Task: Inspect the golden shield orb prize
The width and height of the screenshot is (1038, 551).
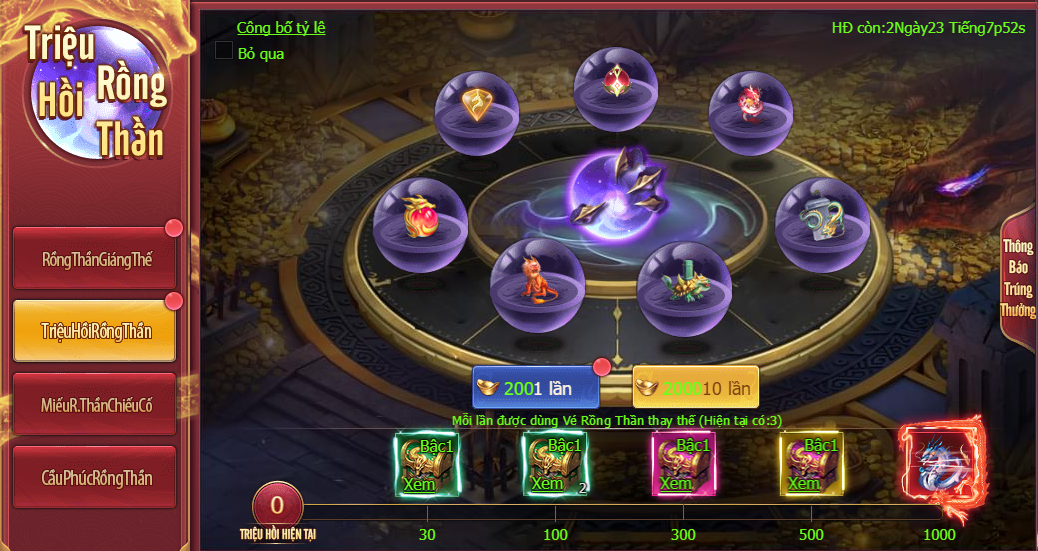Action: [x=477, y=112]
